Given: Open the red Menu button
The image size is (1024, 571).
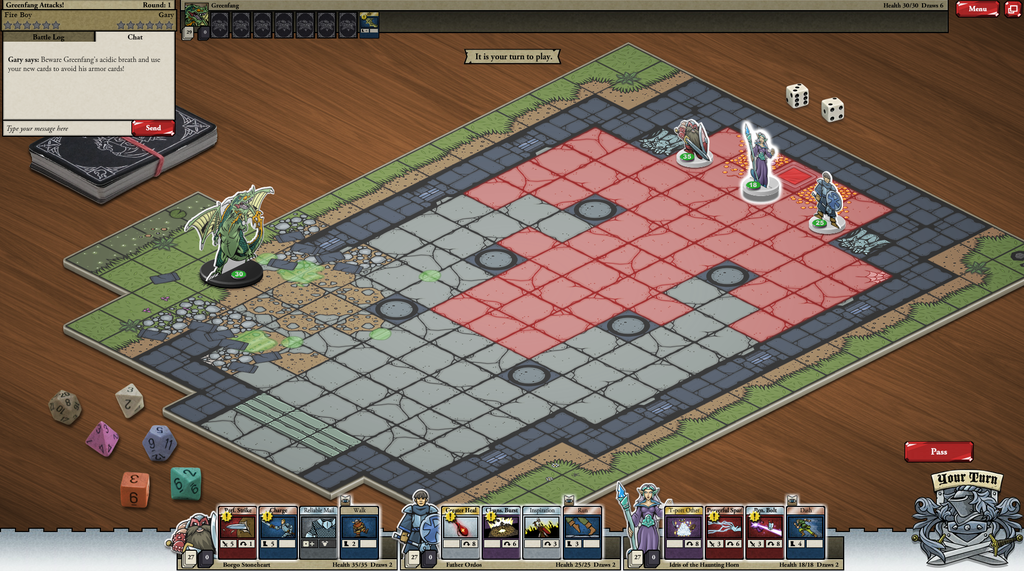Looking at the screenshot, I should (976, 9).
